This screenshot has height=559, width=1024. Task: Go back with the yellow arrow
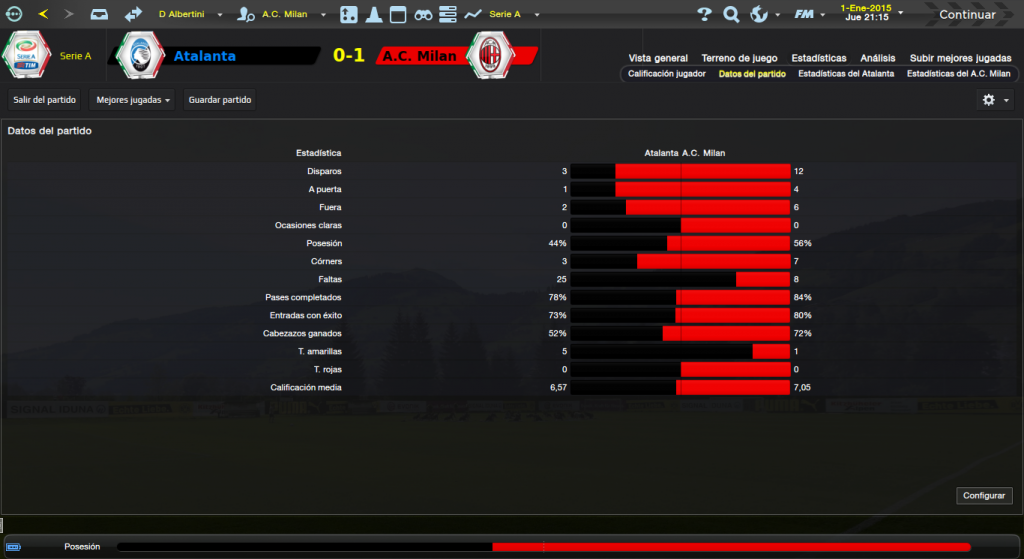[43, 14]
